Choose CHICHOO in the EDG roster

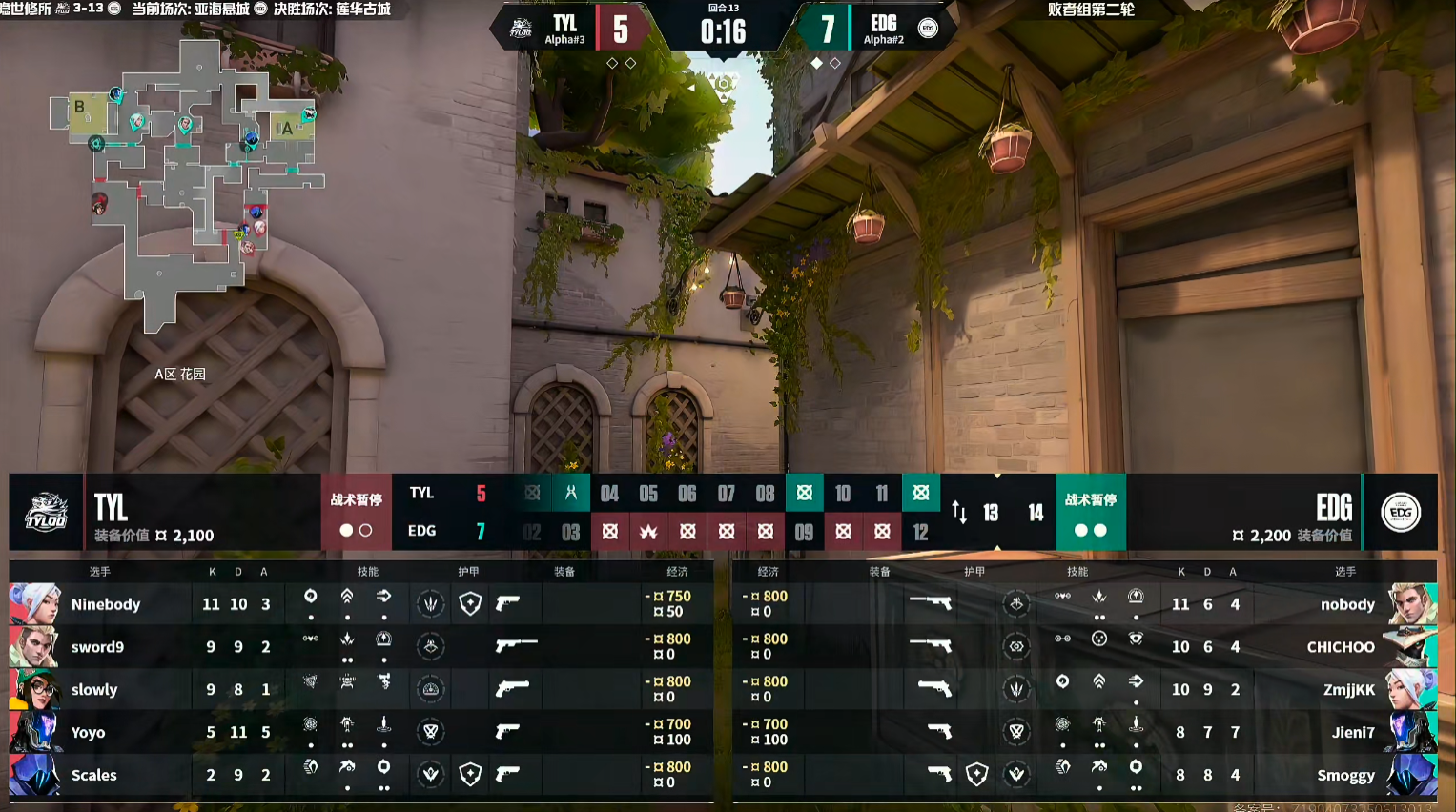(x=1340, y=647)
